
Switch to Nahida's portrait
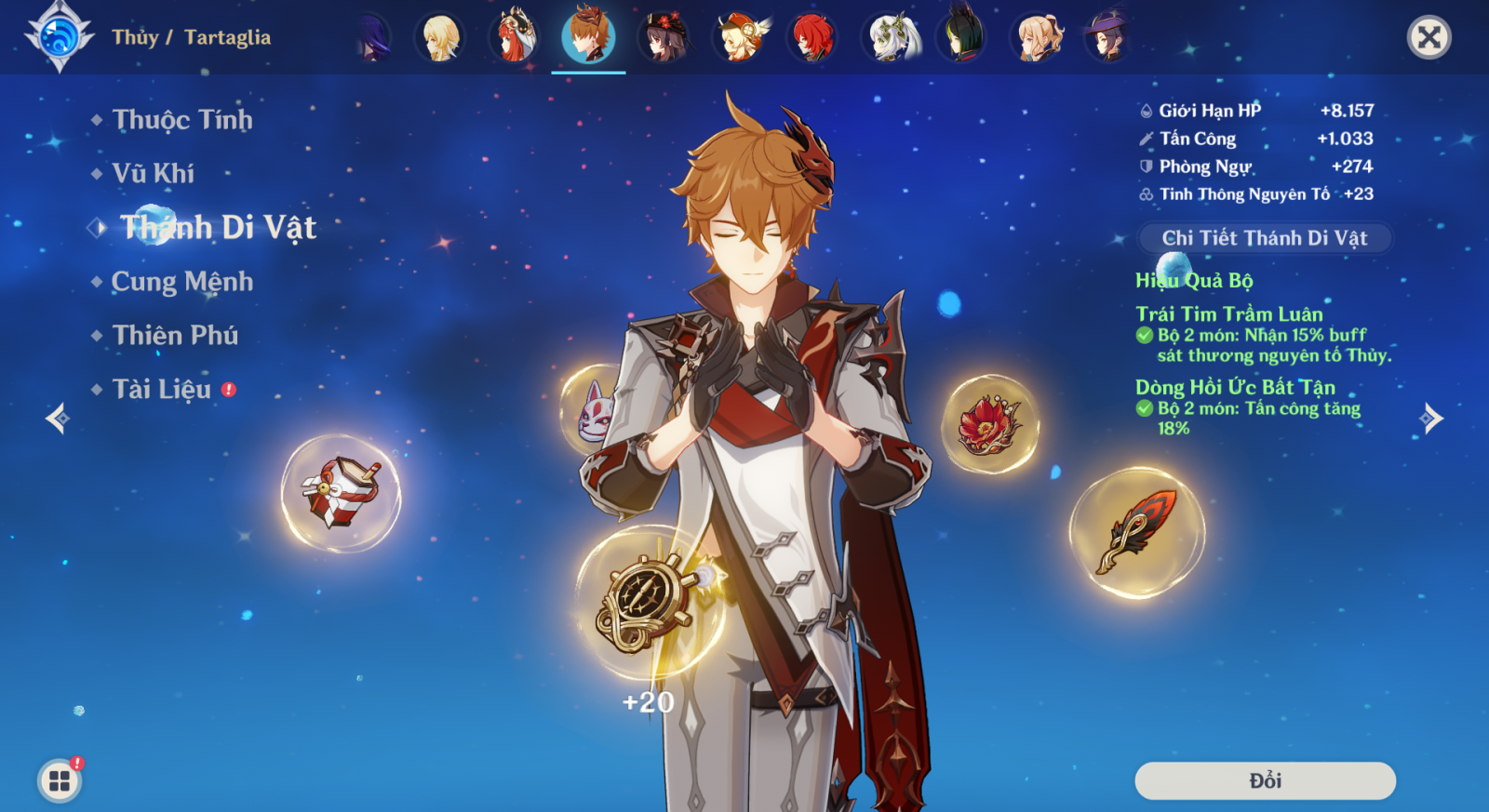888,37
